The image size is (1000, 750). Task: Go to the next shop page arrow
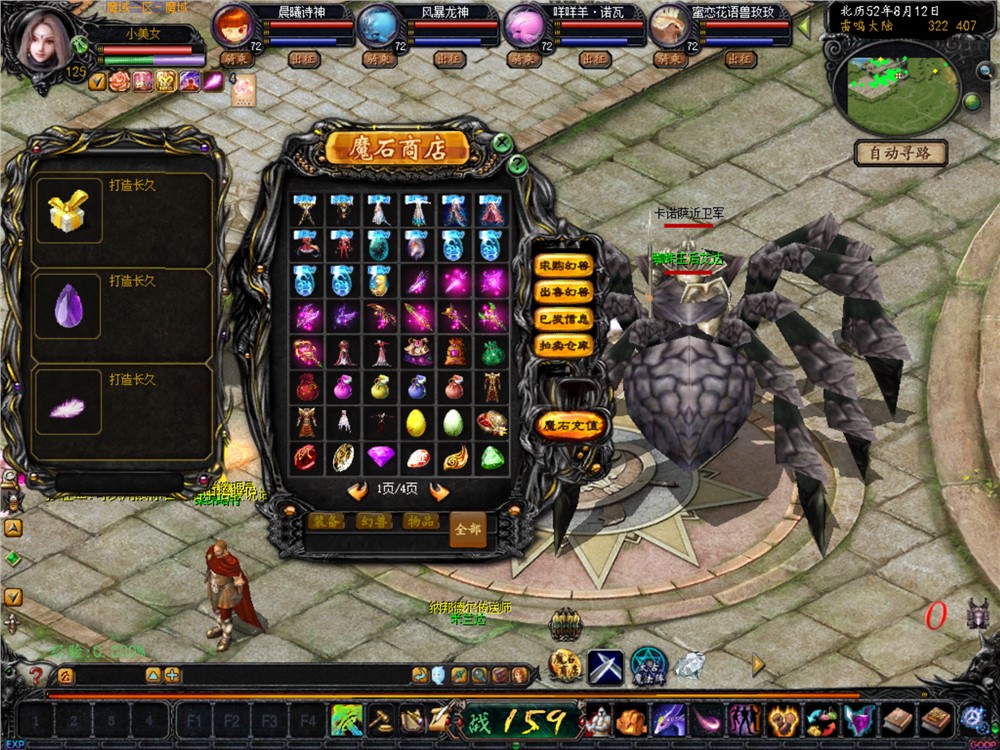click(438, 490)
